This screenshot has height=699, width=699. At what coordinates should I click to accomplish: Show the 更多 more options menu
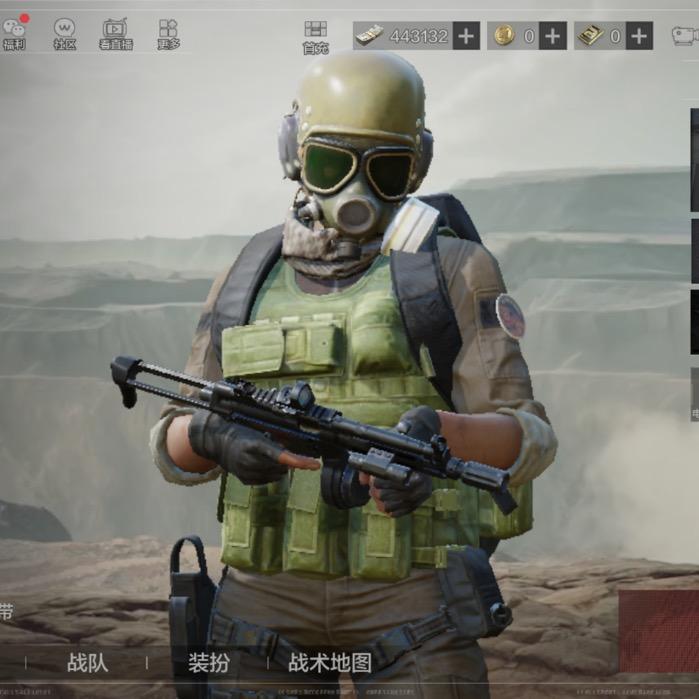pyautogui.click(x=168, y=32)
